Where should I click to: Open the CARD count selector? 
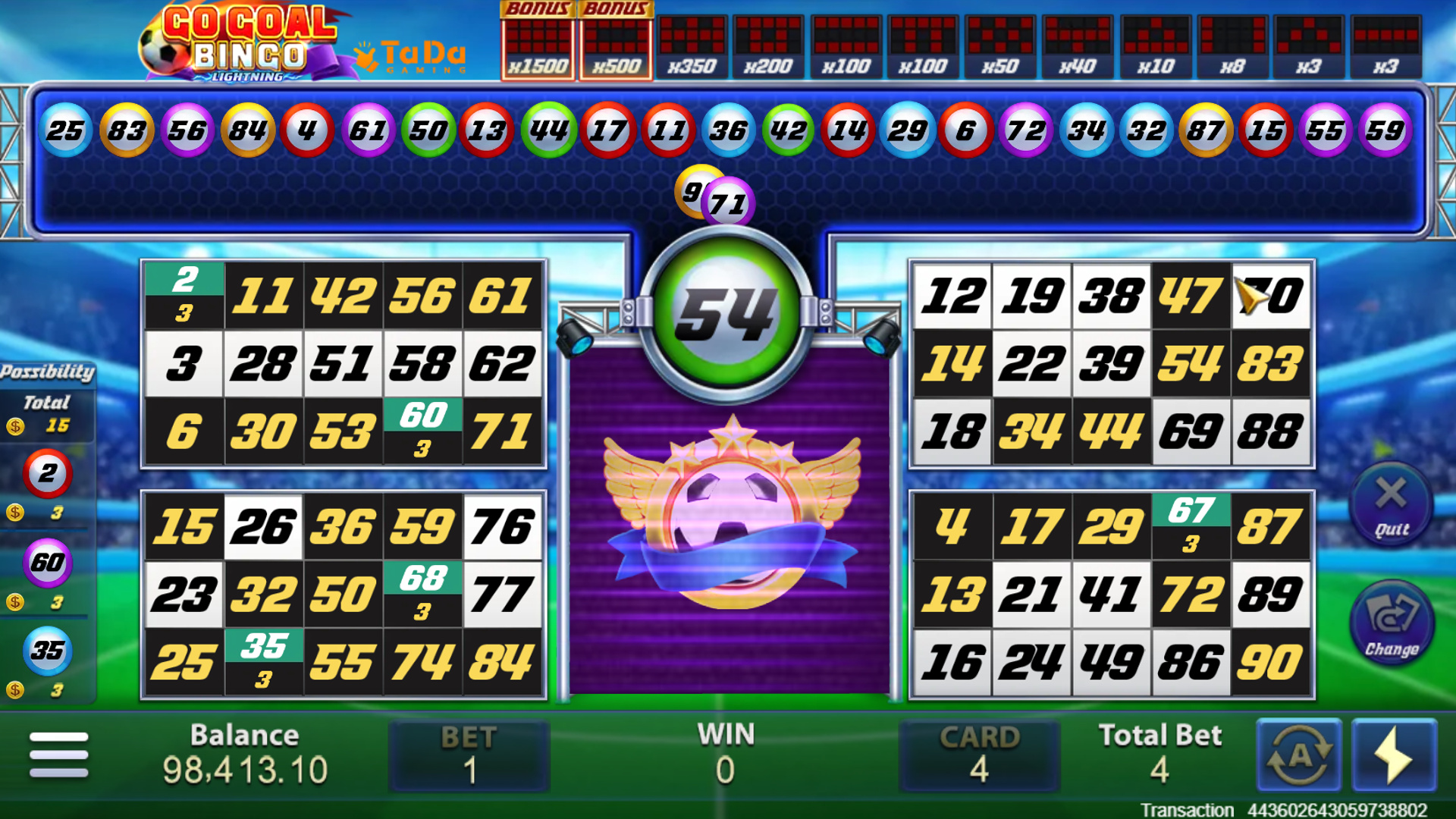[x=978, y=755]
